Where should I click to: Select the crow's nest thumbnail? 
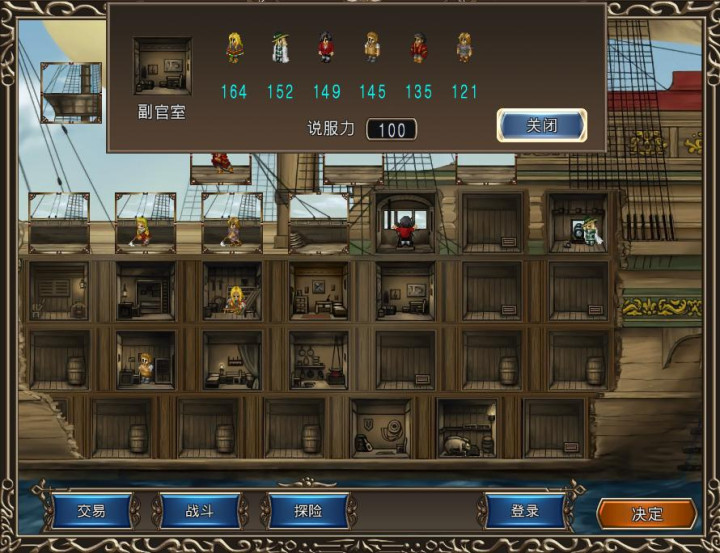click(70, 92)
